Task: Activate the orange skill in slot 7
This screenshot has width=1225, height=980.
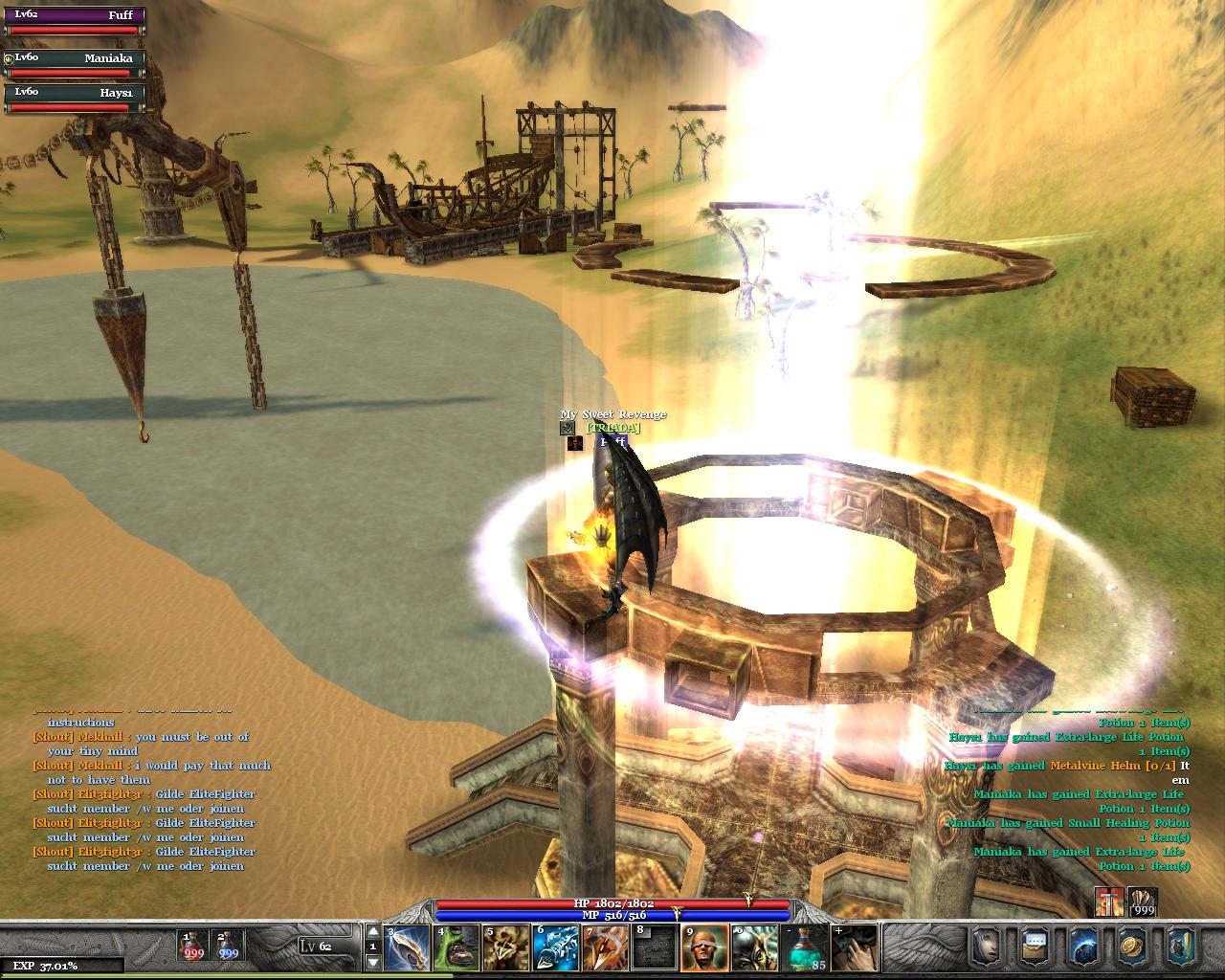Action: coord(606,947)
